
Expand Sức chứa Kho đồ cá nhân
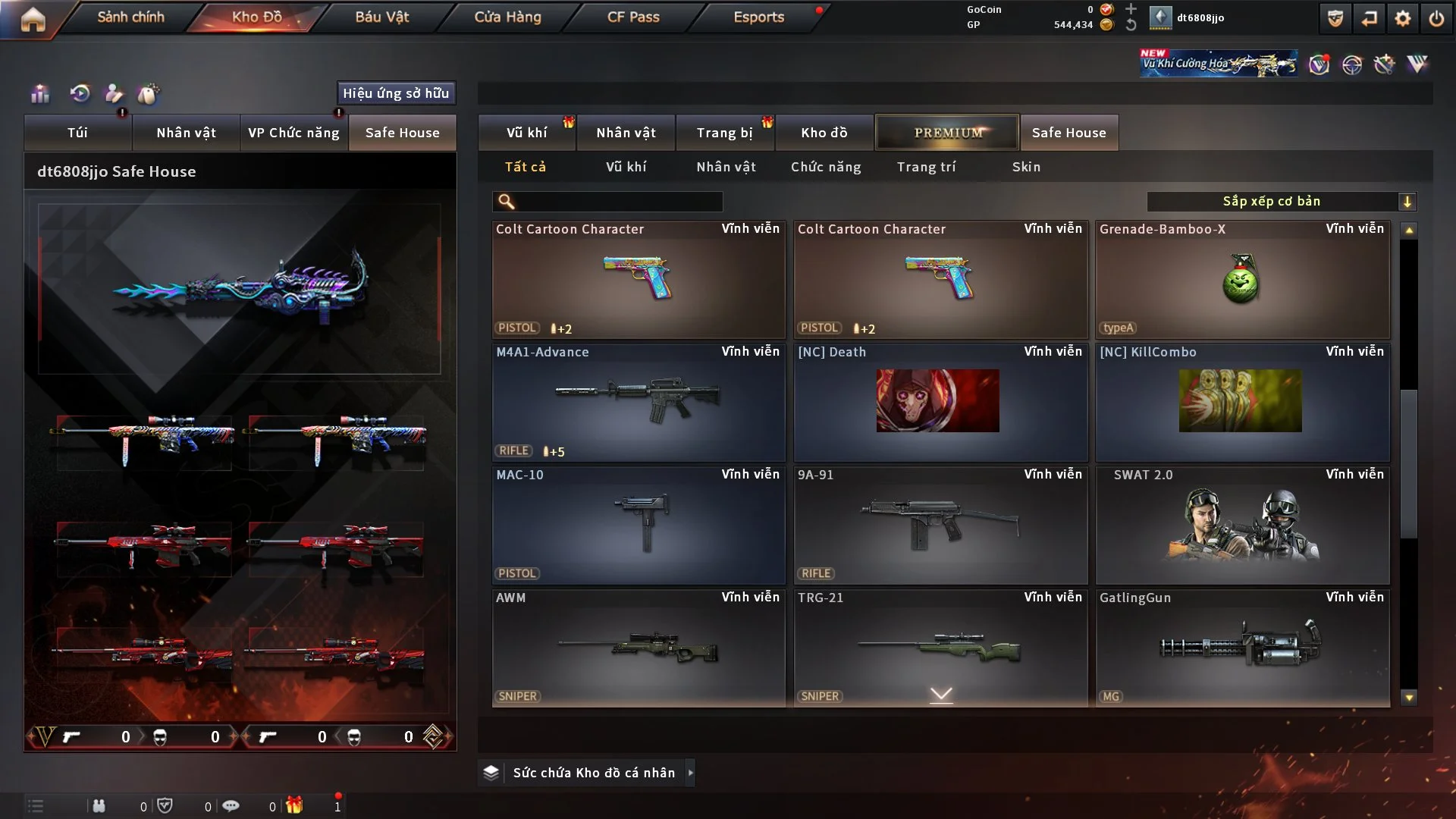593,773
